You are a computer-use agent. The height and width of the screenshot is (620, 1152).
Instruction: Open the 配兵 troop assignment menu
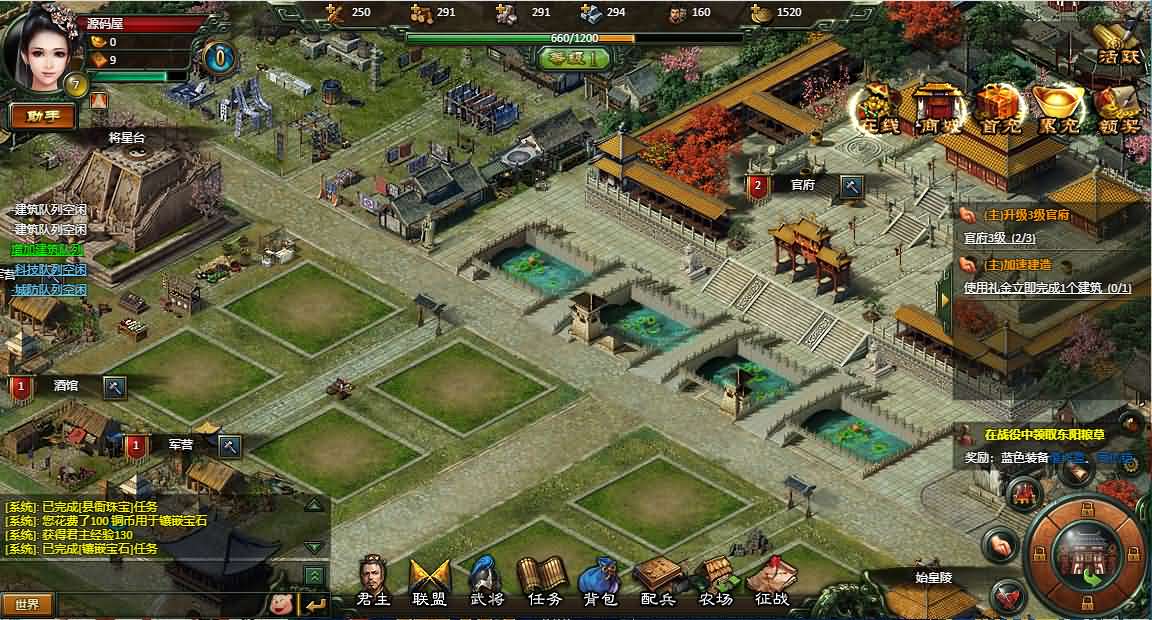pyautogui.click(x=657, y=582)
